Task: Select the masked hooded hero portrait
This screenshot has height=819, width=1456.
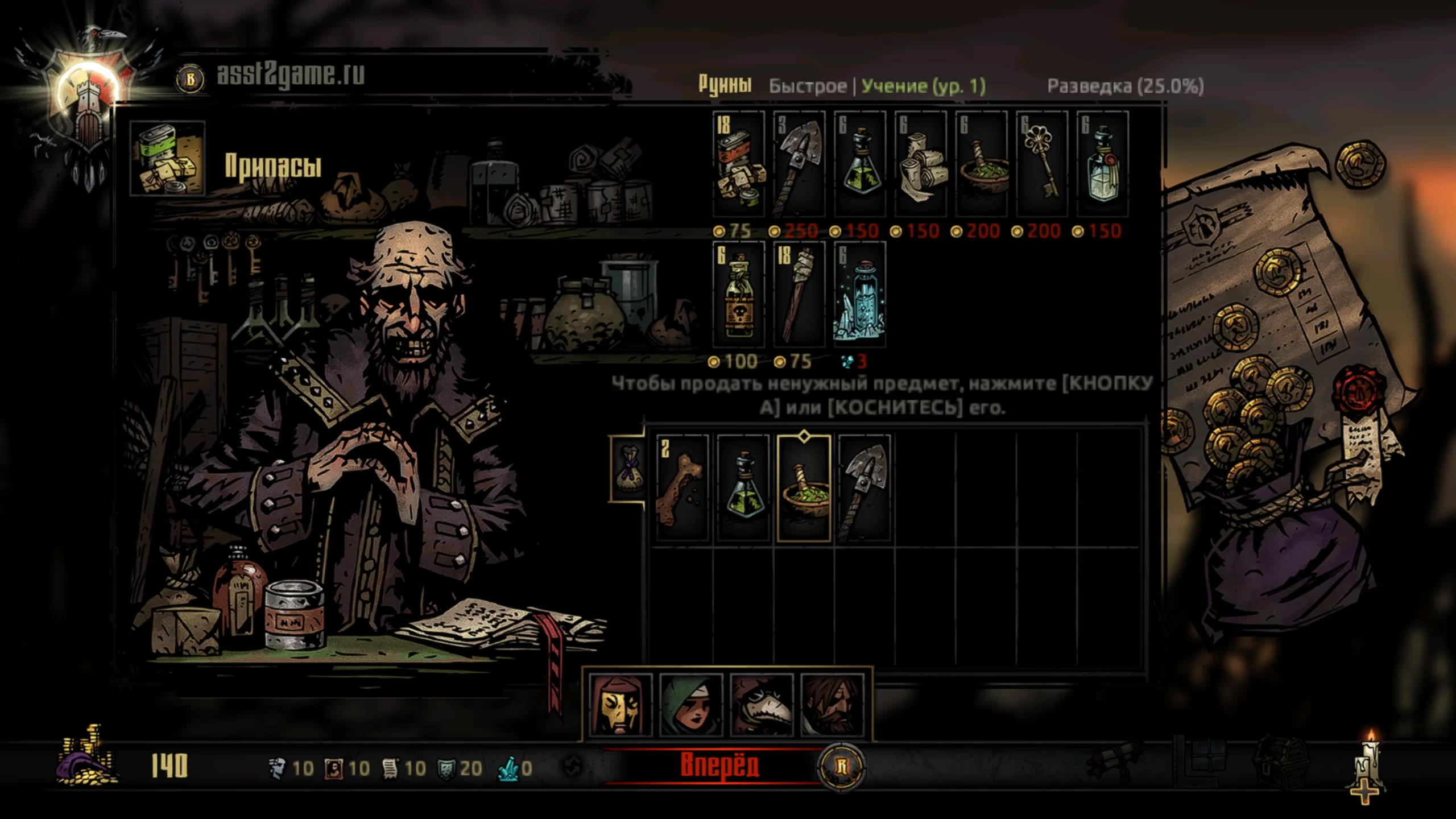Action: pyautogui.click(x=621, y=705)
